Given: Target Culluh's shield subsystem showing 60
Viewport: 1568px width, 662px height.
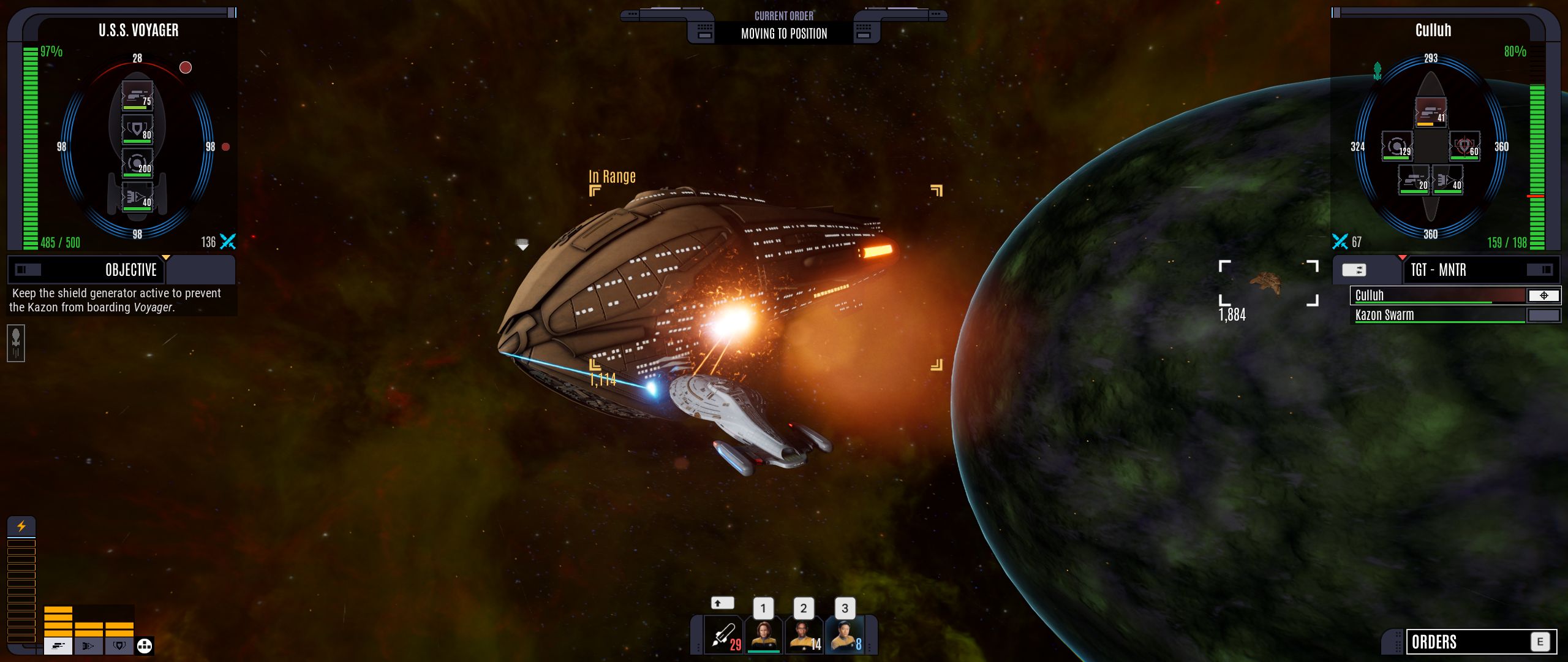Looking at the screenshot, I should (1464, 146).
